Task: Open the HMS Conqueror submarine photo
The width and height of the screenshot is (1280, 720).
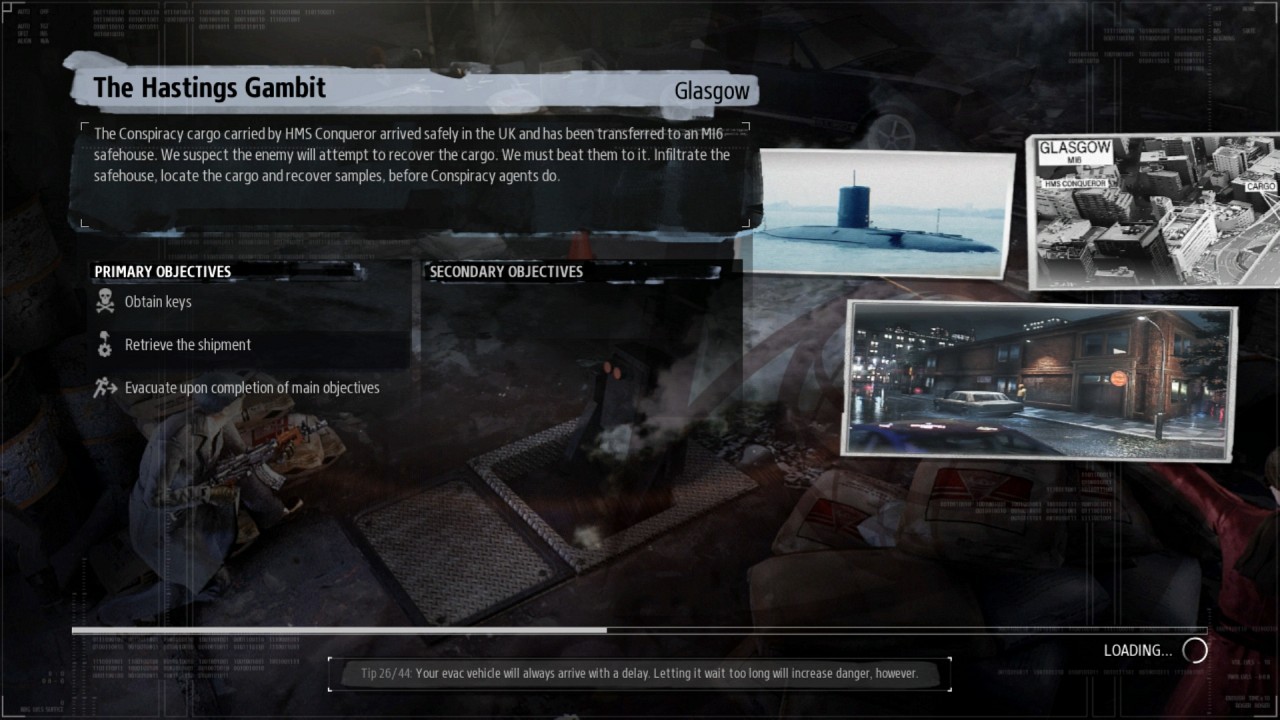Action: [884, 210]
